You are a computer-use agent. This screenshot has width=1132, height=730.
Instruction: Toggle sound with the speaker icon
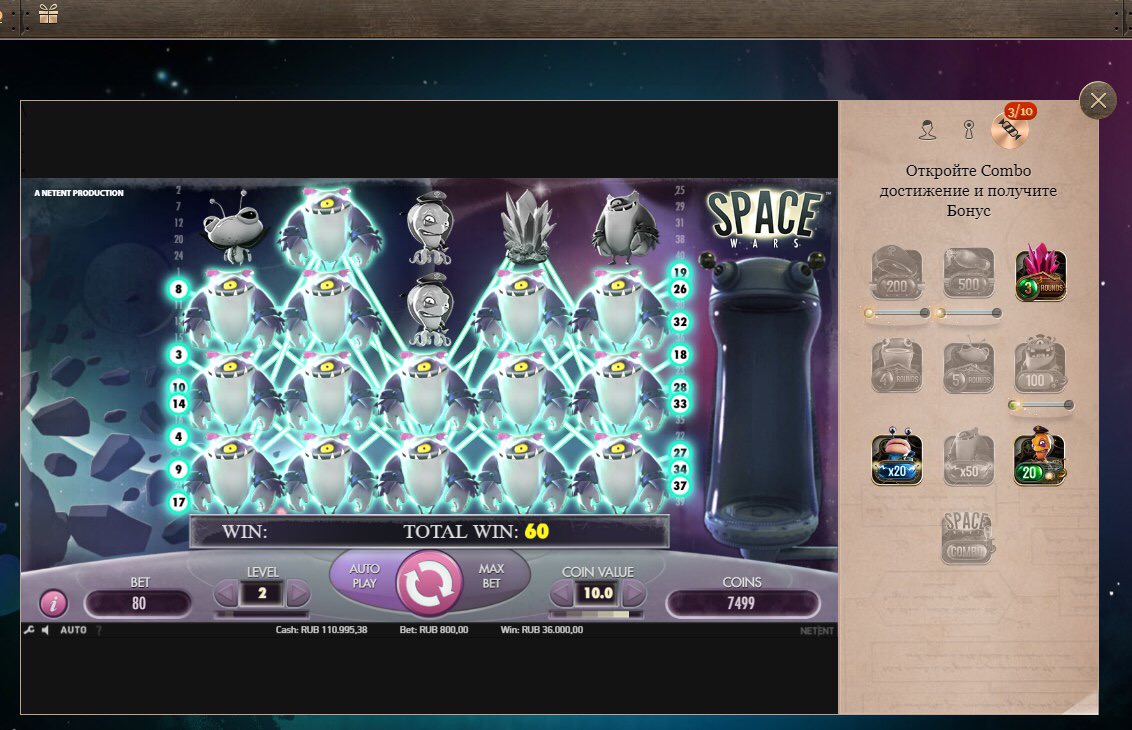pyautogui.click(x=45, y=631)
